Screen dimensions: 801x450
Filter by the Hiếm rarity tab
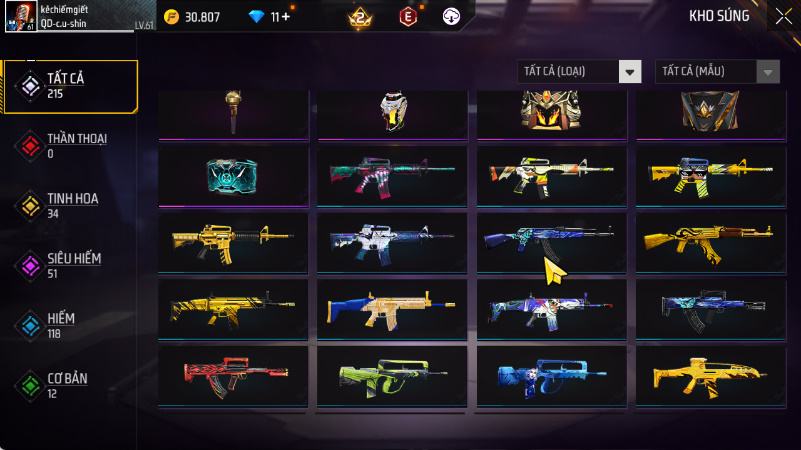click(70, 324)
